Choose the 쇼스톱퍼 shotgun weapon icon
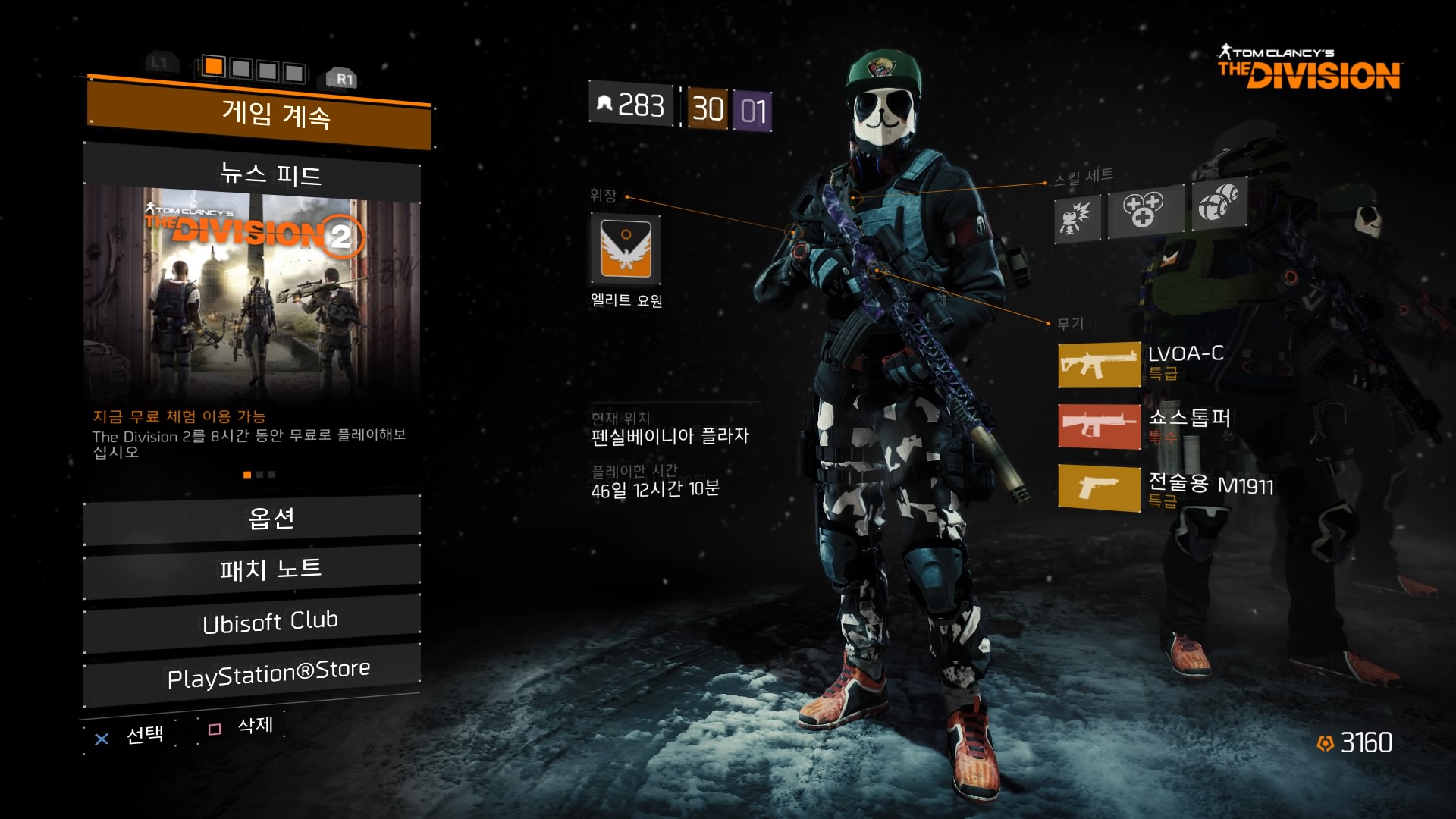 coord(1099,426)
